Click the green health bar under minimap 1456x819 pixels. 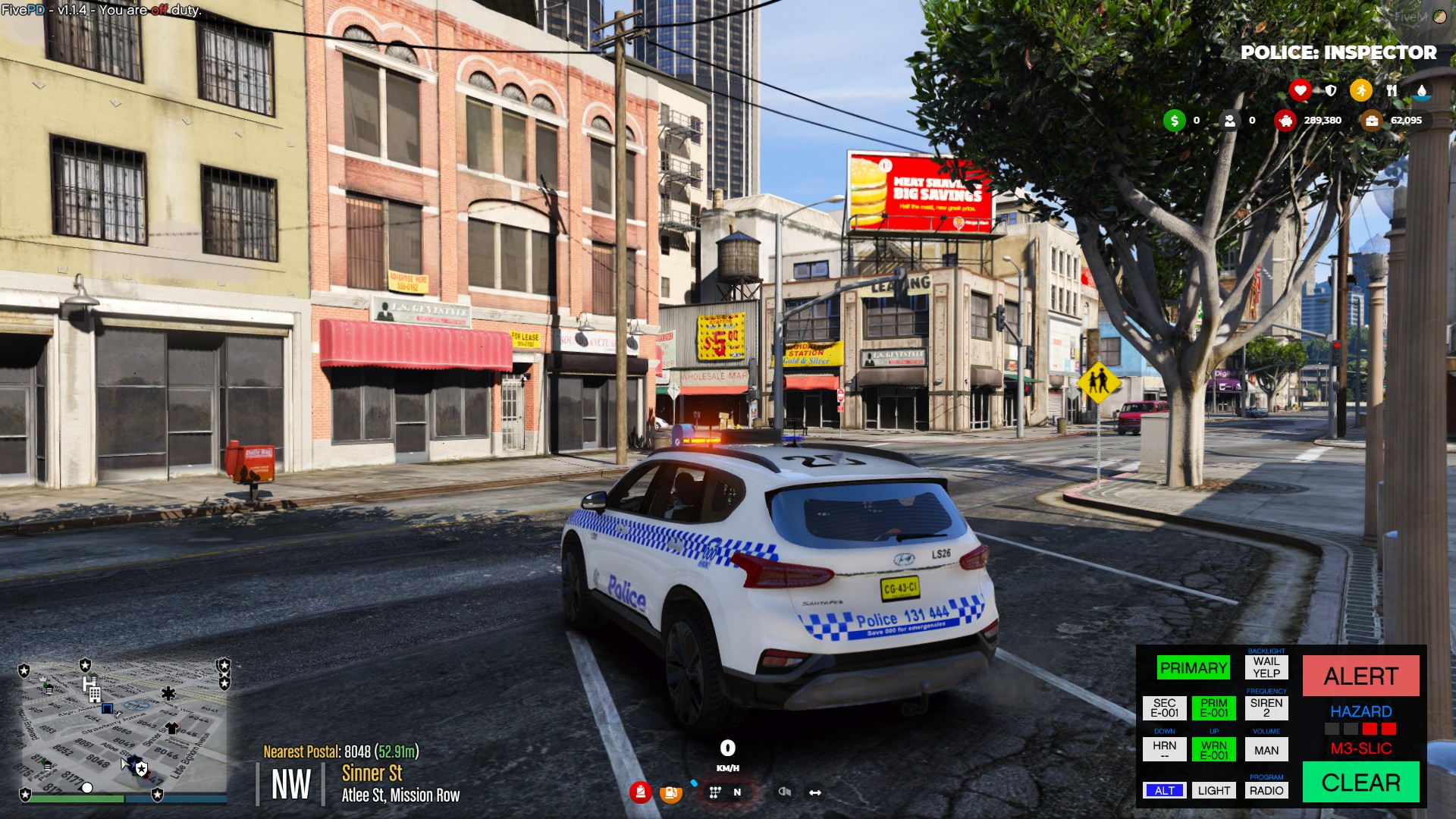click(x=76, y=799)
